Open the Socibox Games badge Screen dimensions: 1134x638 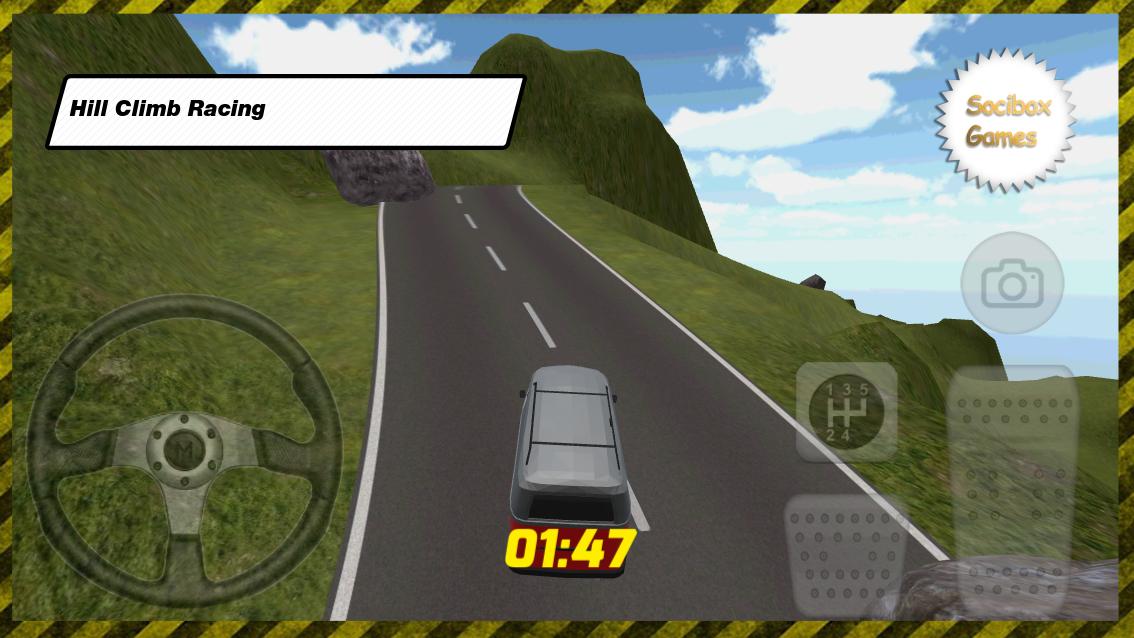pyautogui.click(x=1006, y=121)
